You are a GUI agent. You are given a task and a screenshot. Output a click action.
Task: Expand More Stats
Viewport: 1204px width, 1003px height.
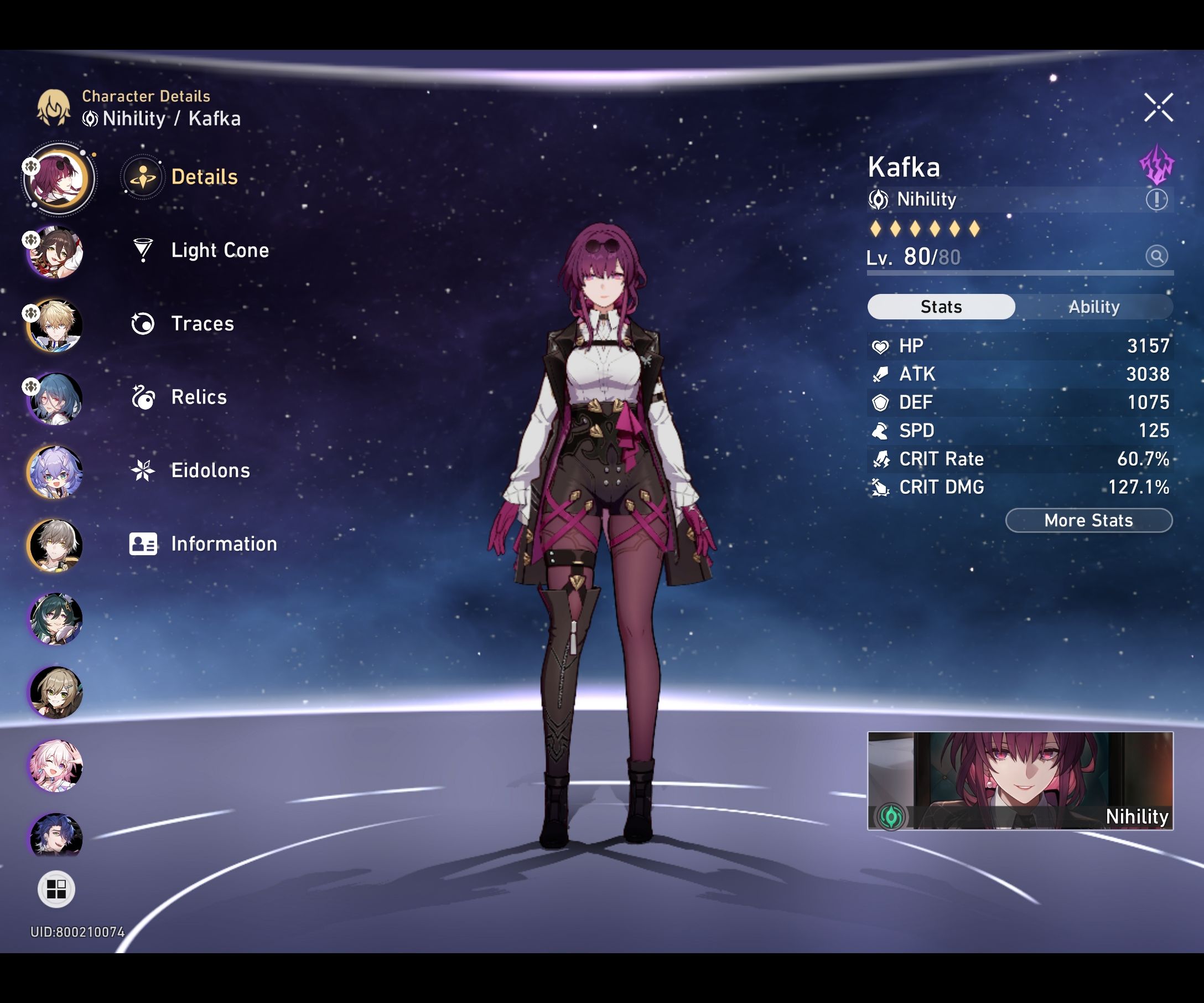coord(1088,521)
